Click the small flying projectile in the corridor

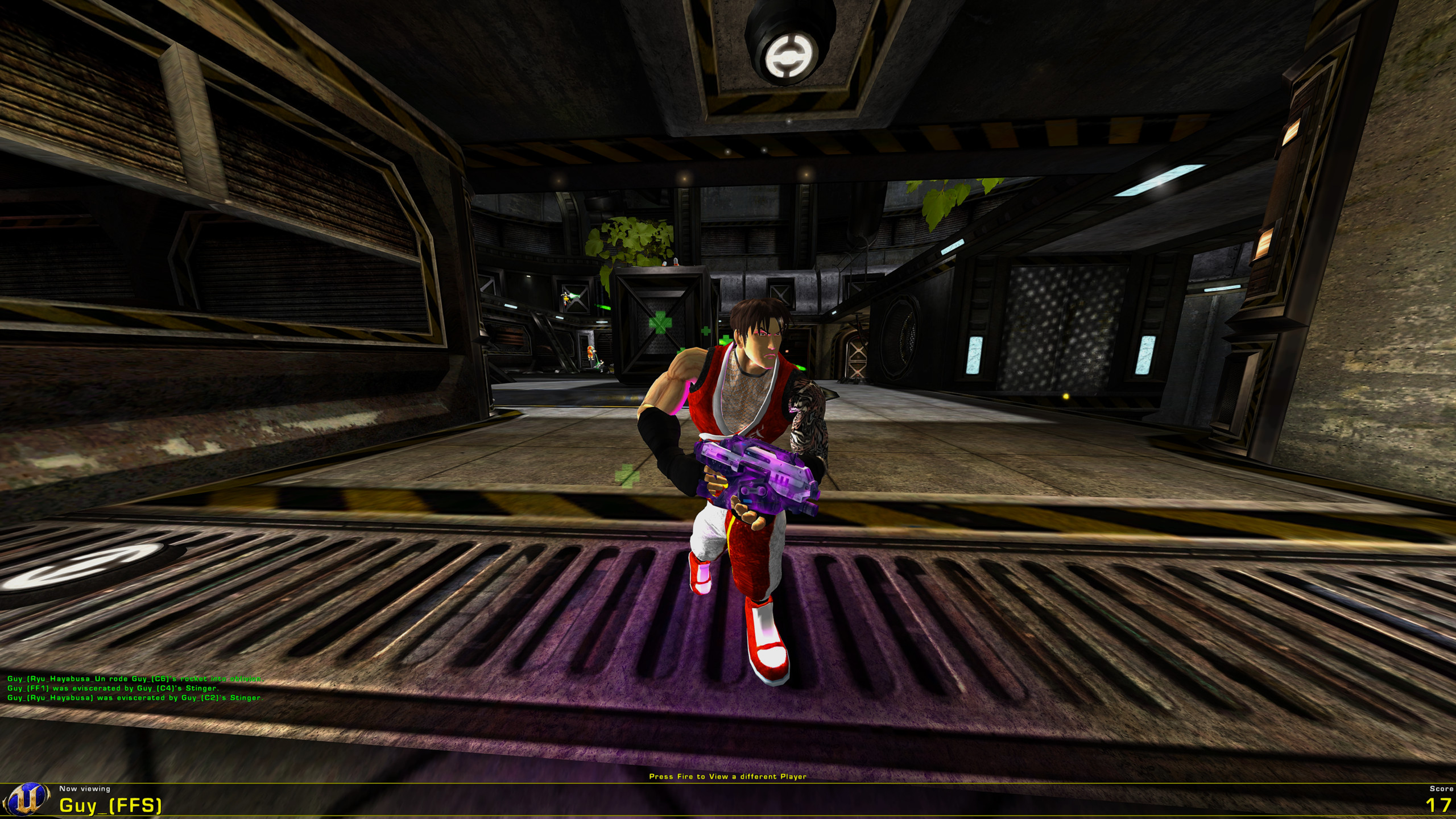click(603, 308)
